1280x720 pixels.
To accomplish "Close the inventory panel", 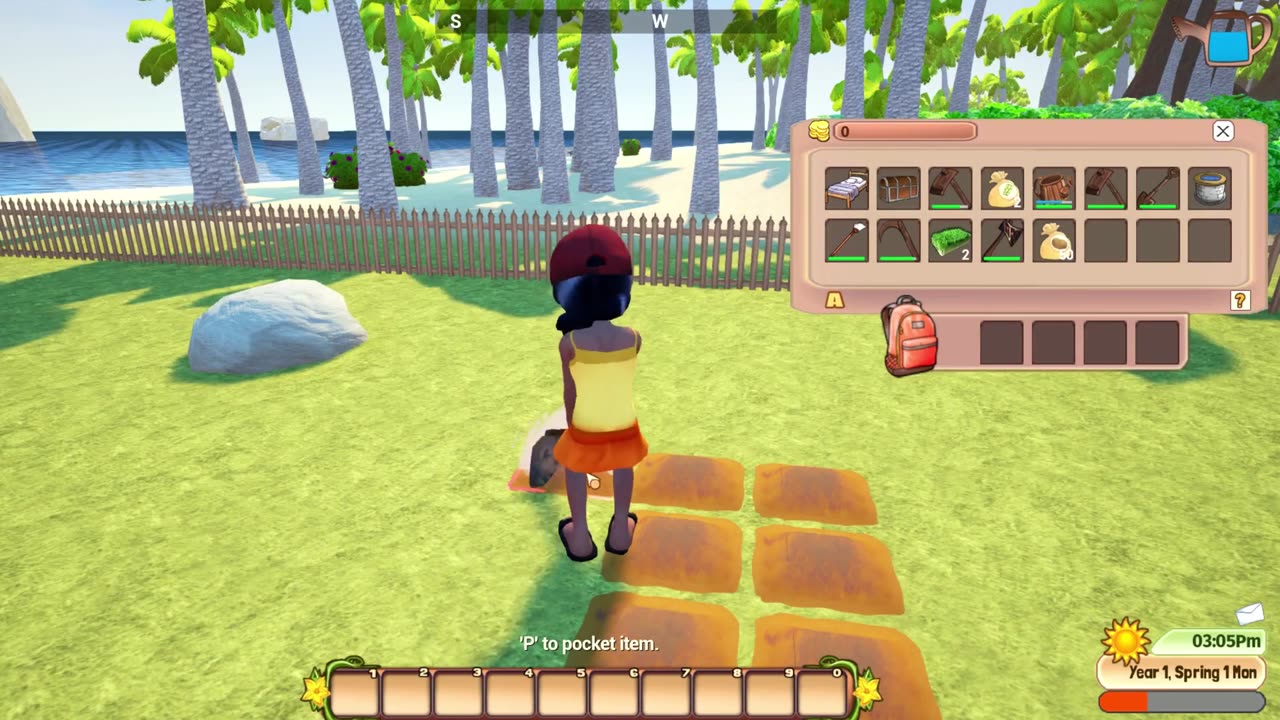I will pyautogui.click(x=1222, y=131).
